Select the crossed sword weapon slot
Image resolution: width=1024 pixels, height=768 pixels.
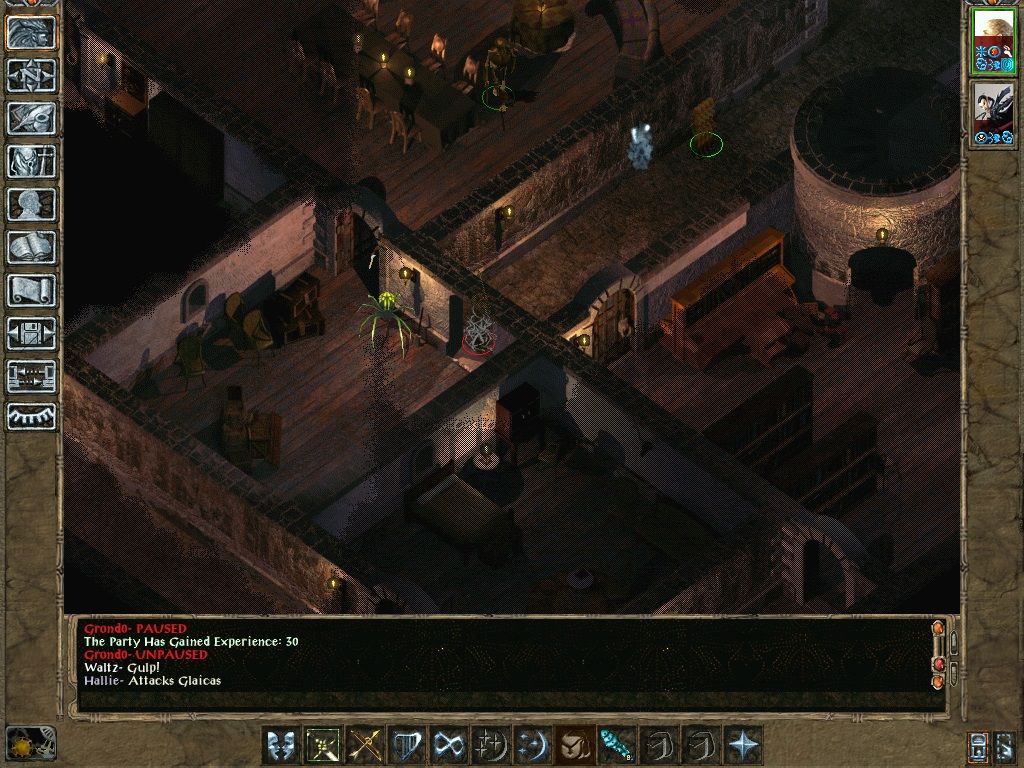pos(322,745)
